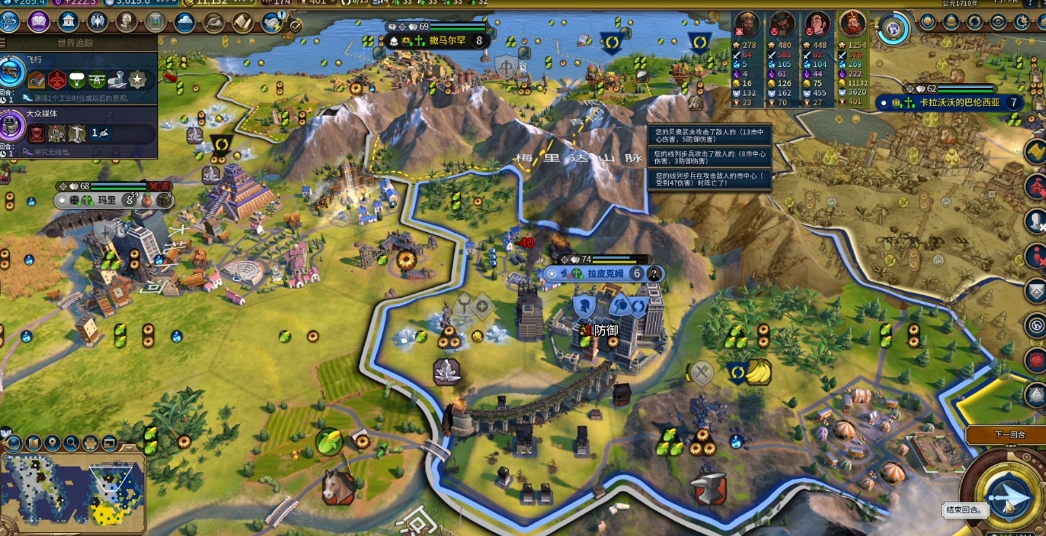This screenshot has width=1046, height=536.
Task: Click the era progress dial
Action: click(894, 28)
